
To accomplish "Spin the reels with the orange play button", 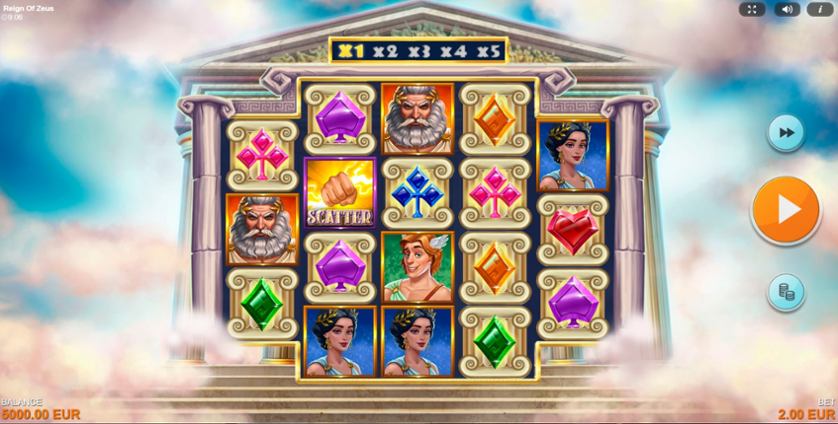I will (x=786, y=210).
